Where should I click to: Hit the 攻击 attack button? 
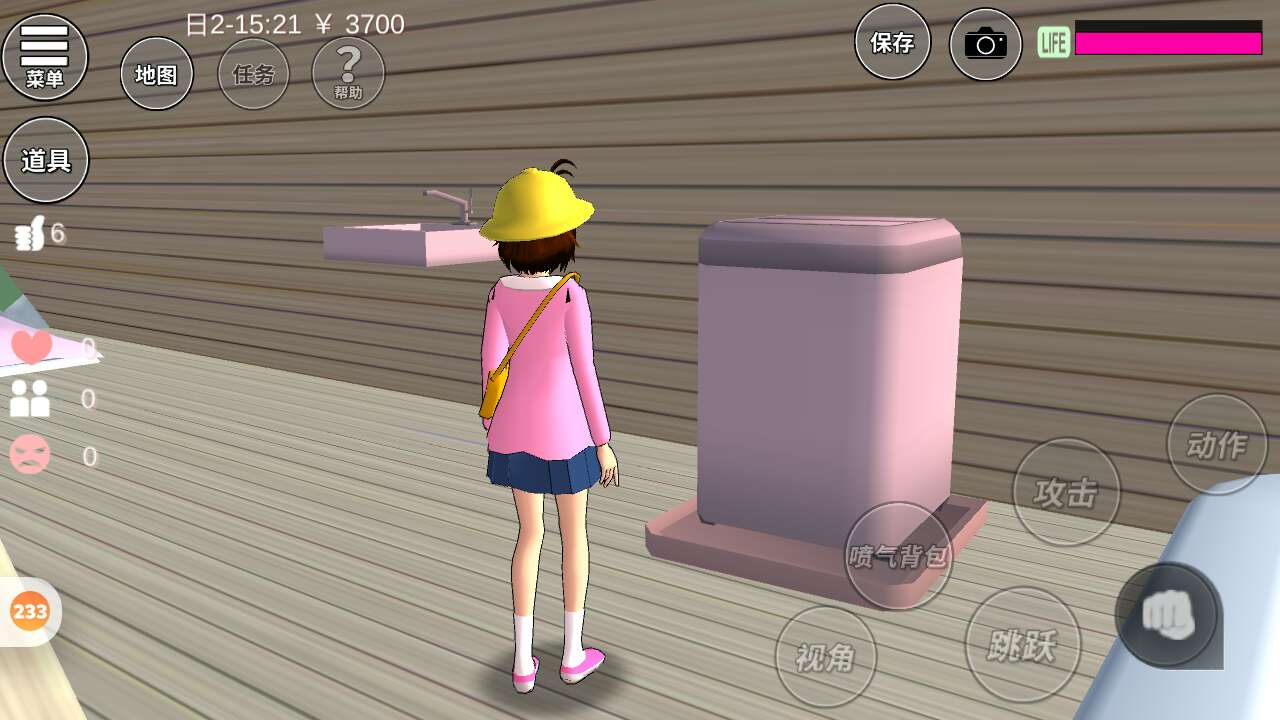tap(1066, 492)
